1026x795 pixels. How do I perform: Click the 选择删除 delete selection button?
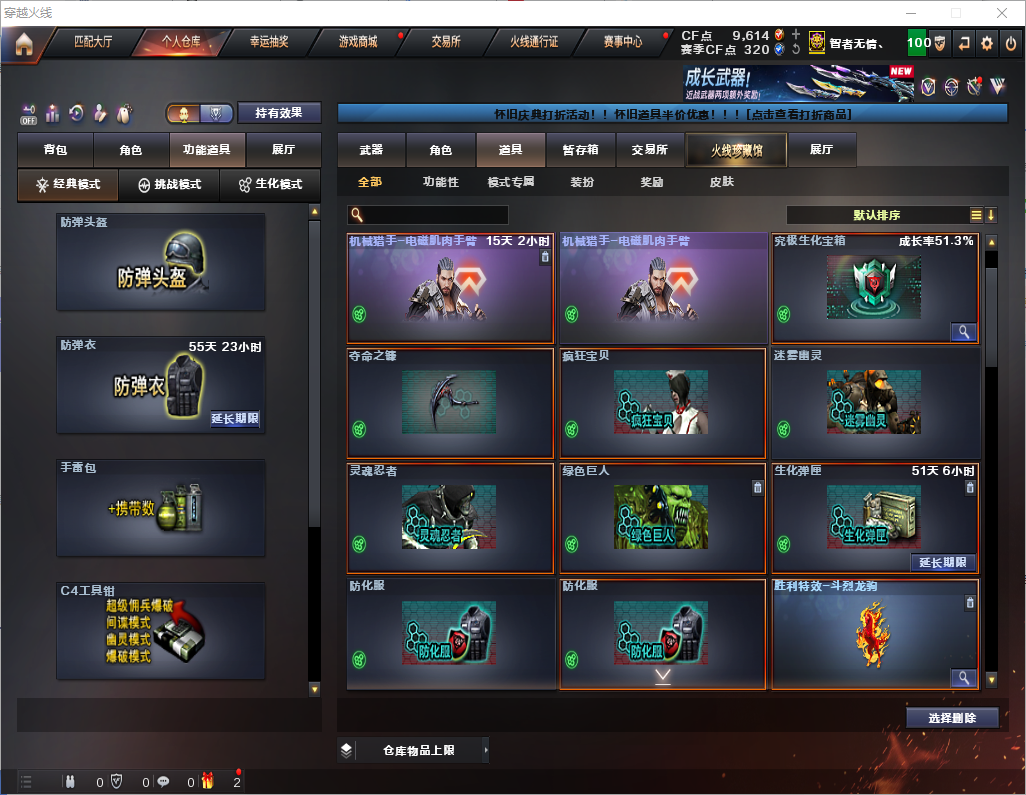click(x=952, y=718)
